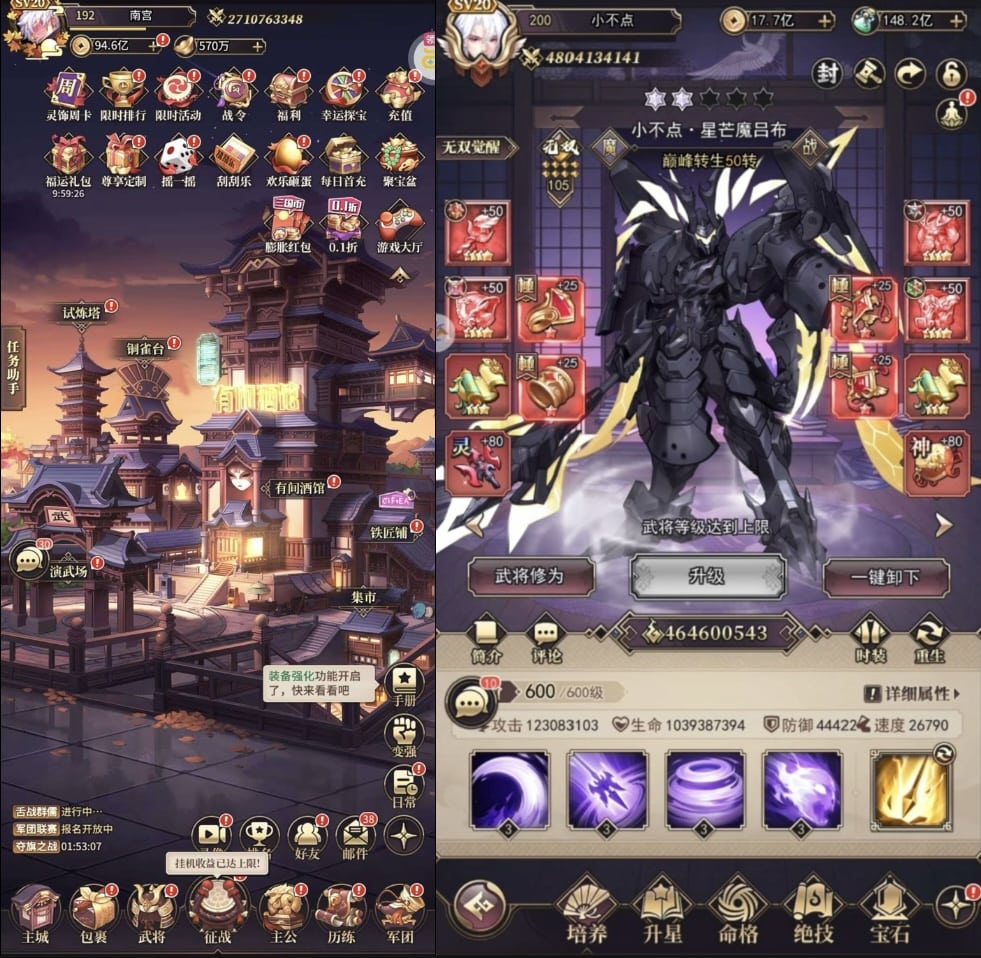Click the 升级 level up button
This screenshot has height=958, width=981.
tap(707, 577)
